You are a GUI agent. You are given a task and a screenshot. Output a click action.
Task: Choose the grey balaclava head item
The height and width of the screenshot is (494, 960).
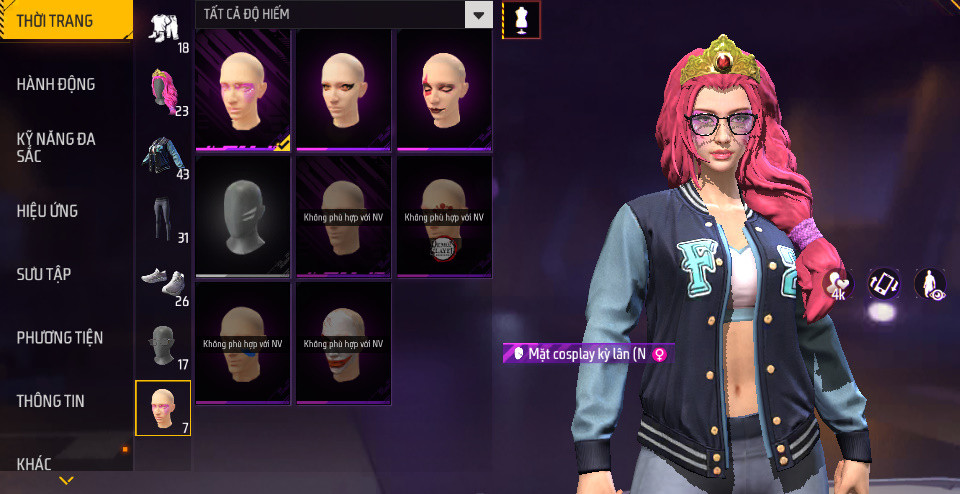tap(243, 215)
